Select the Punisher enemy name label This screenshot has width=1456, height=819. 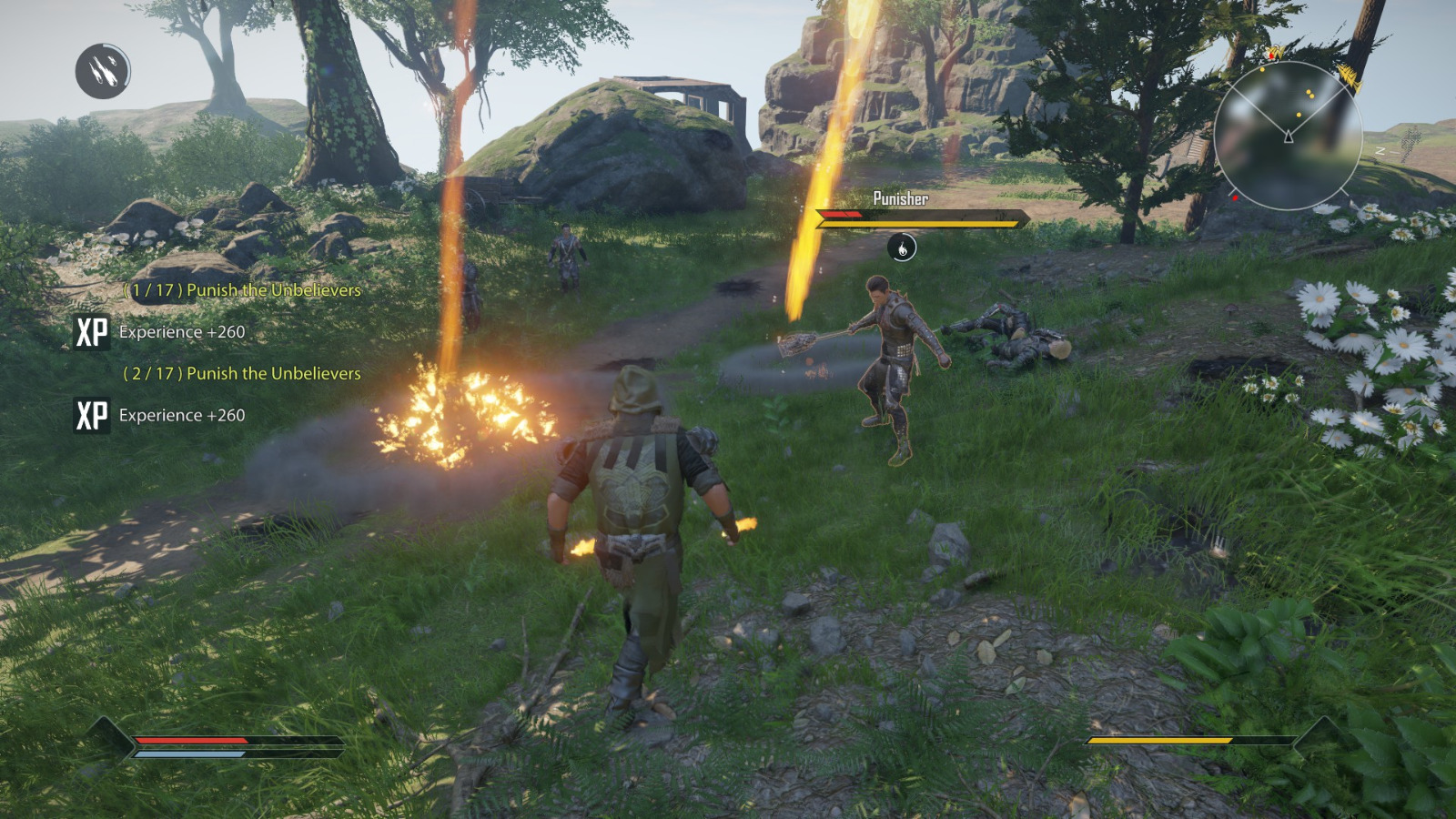pos(900,197)
